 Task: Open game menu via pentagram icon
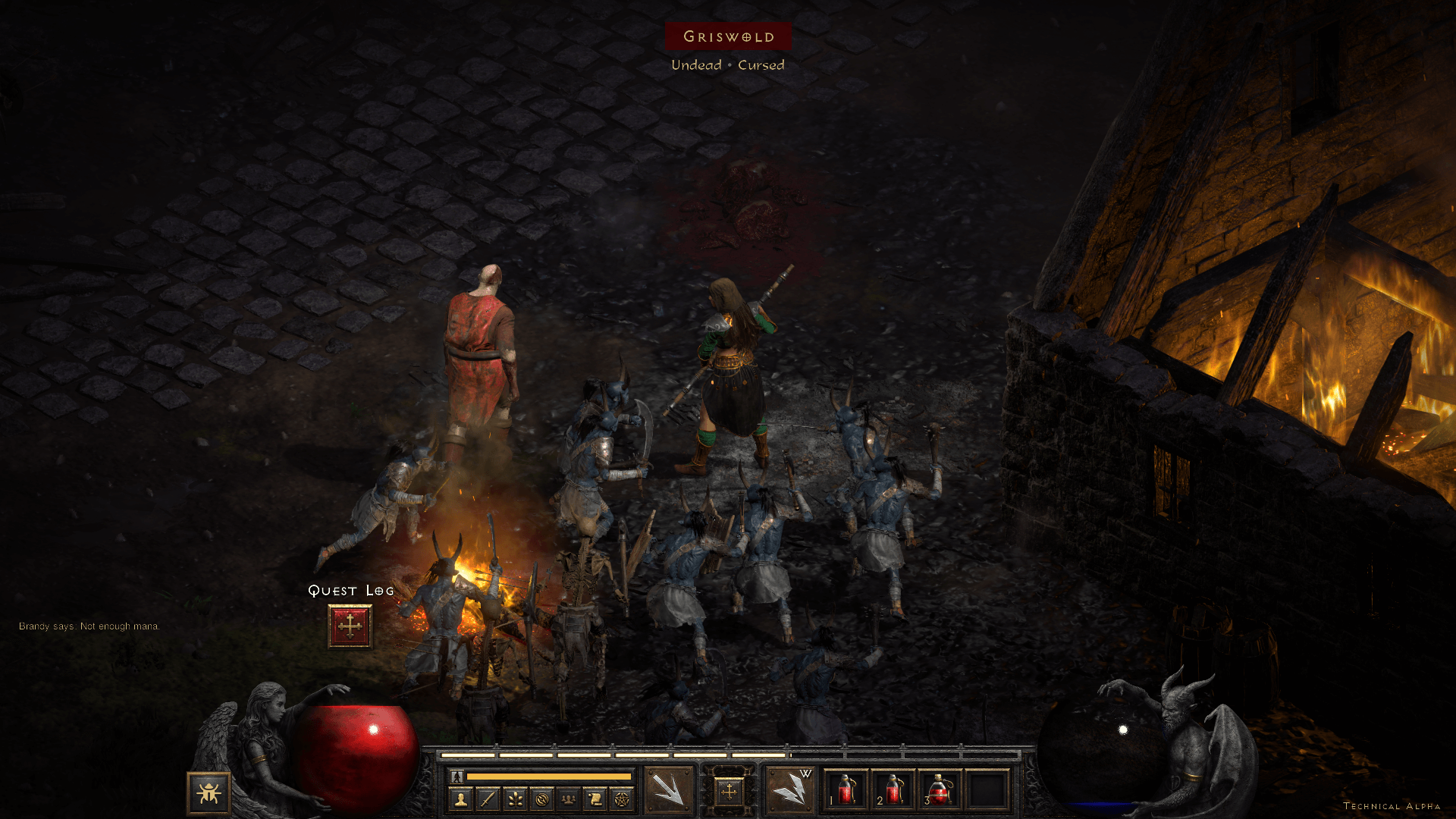coord(622,799)
